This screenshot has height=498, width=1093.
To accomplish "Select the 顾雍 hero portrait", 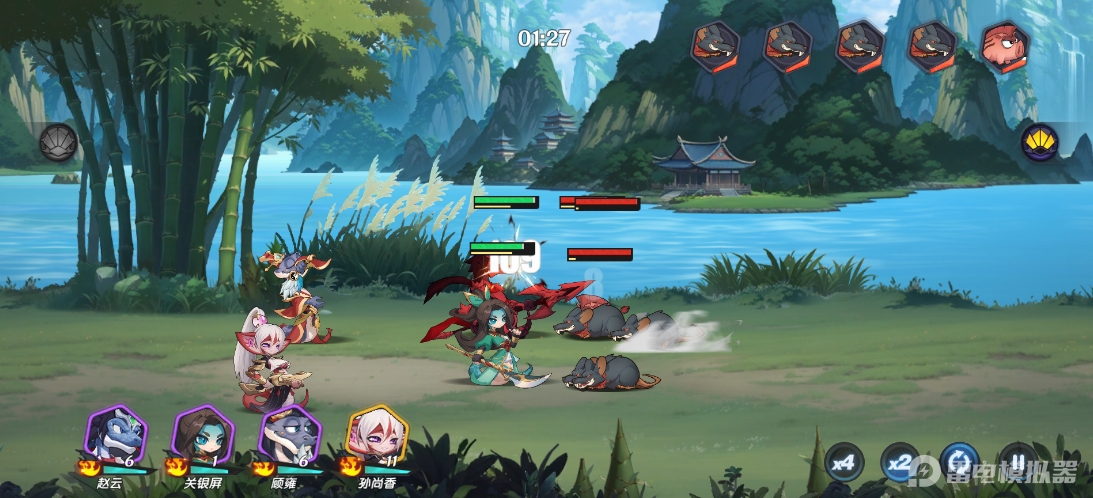I will 290,434.
